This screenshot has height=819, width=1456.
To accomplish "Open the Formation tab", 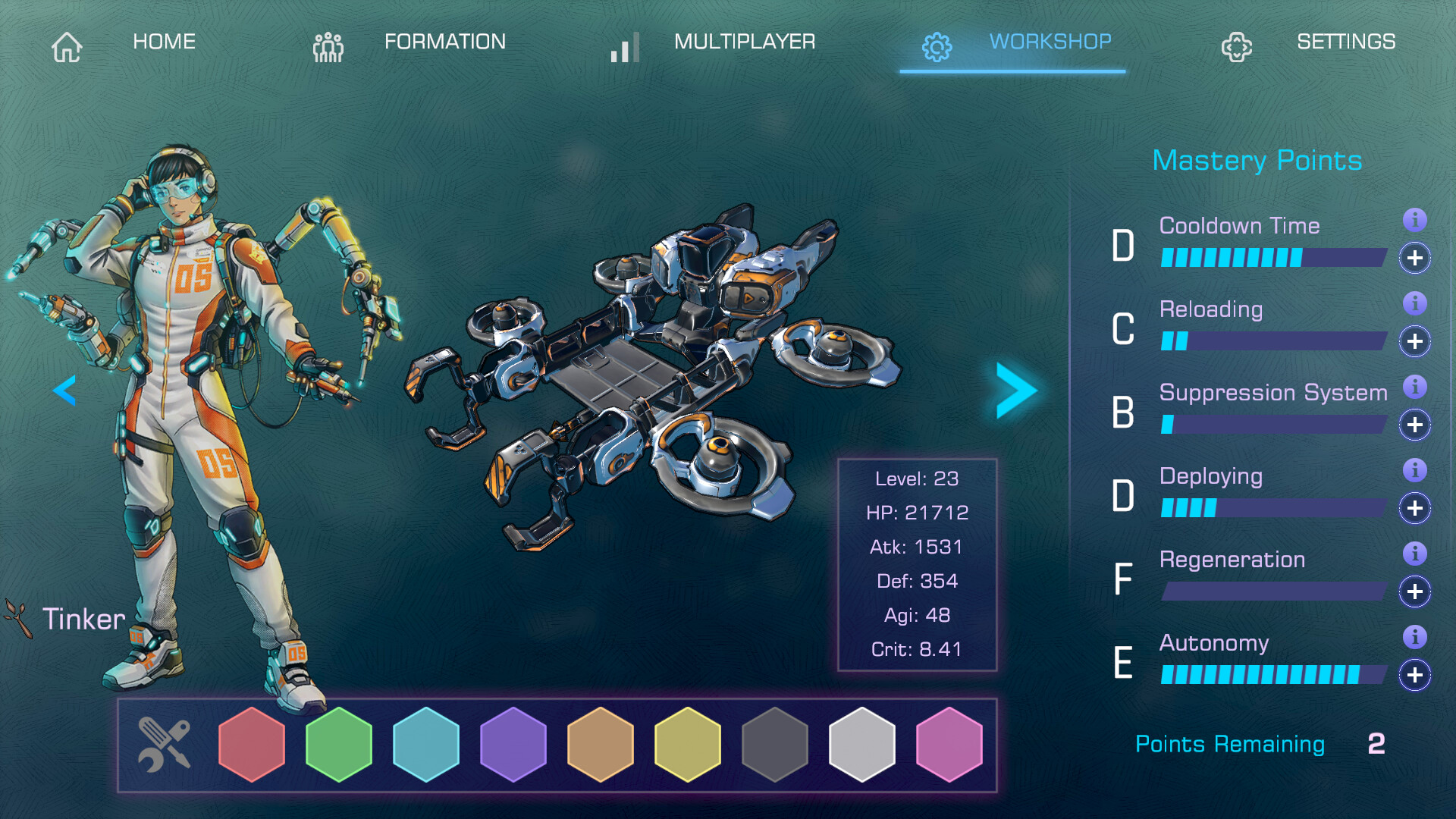I will pyautogui.click(x=410, y=43).
